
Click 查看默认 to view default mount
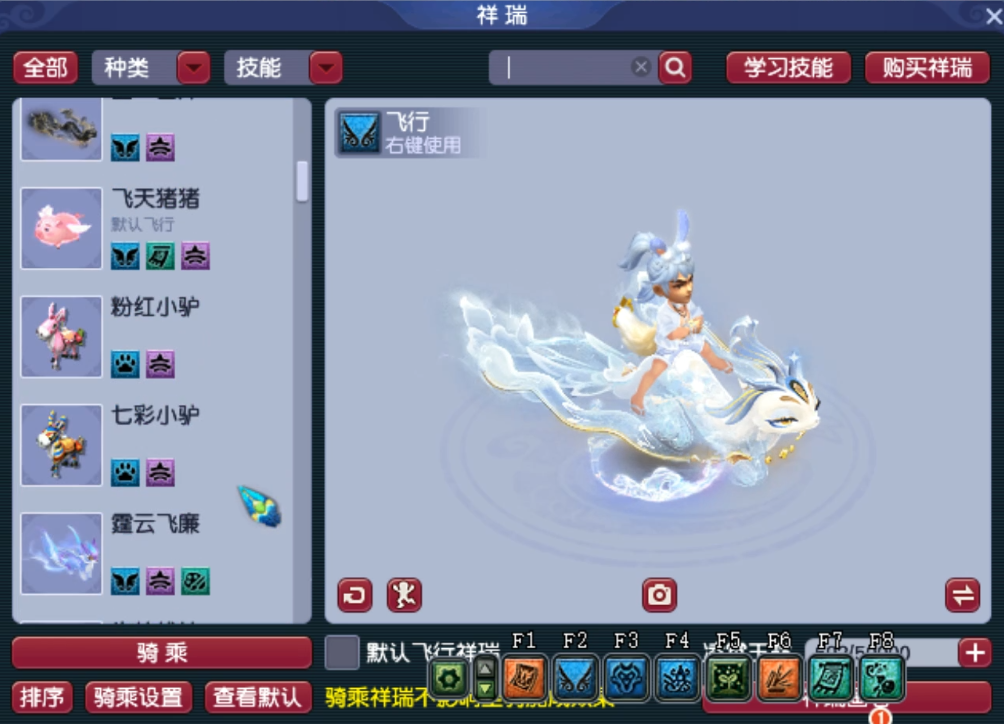pyautogui.click(x=253, y=697)
